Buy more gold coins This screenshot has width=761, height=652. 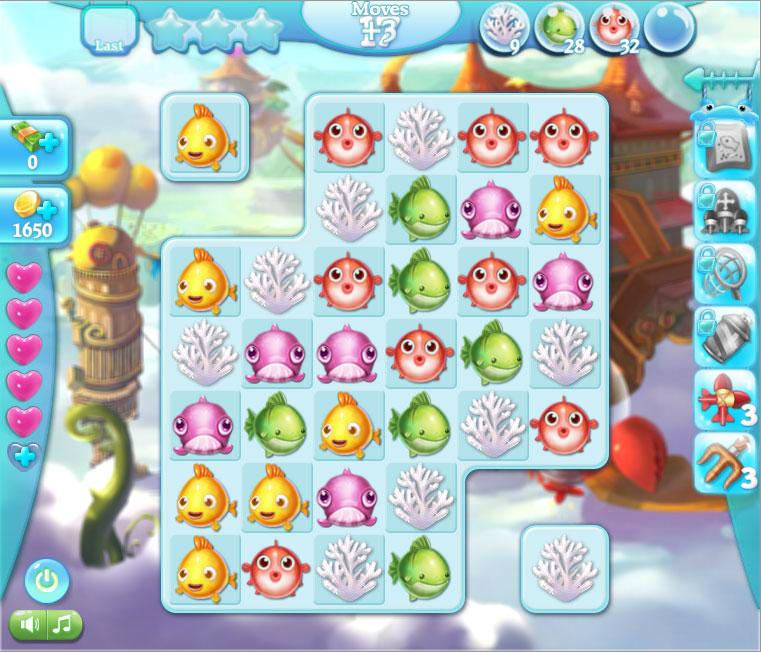(x=36, y=215)
